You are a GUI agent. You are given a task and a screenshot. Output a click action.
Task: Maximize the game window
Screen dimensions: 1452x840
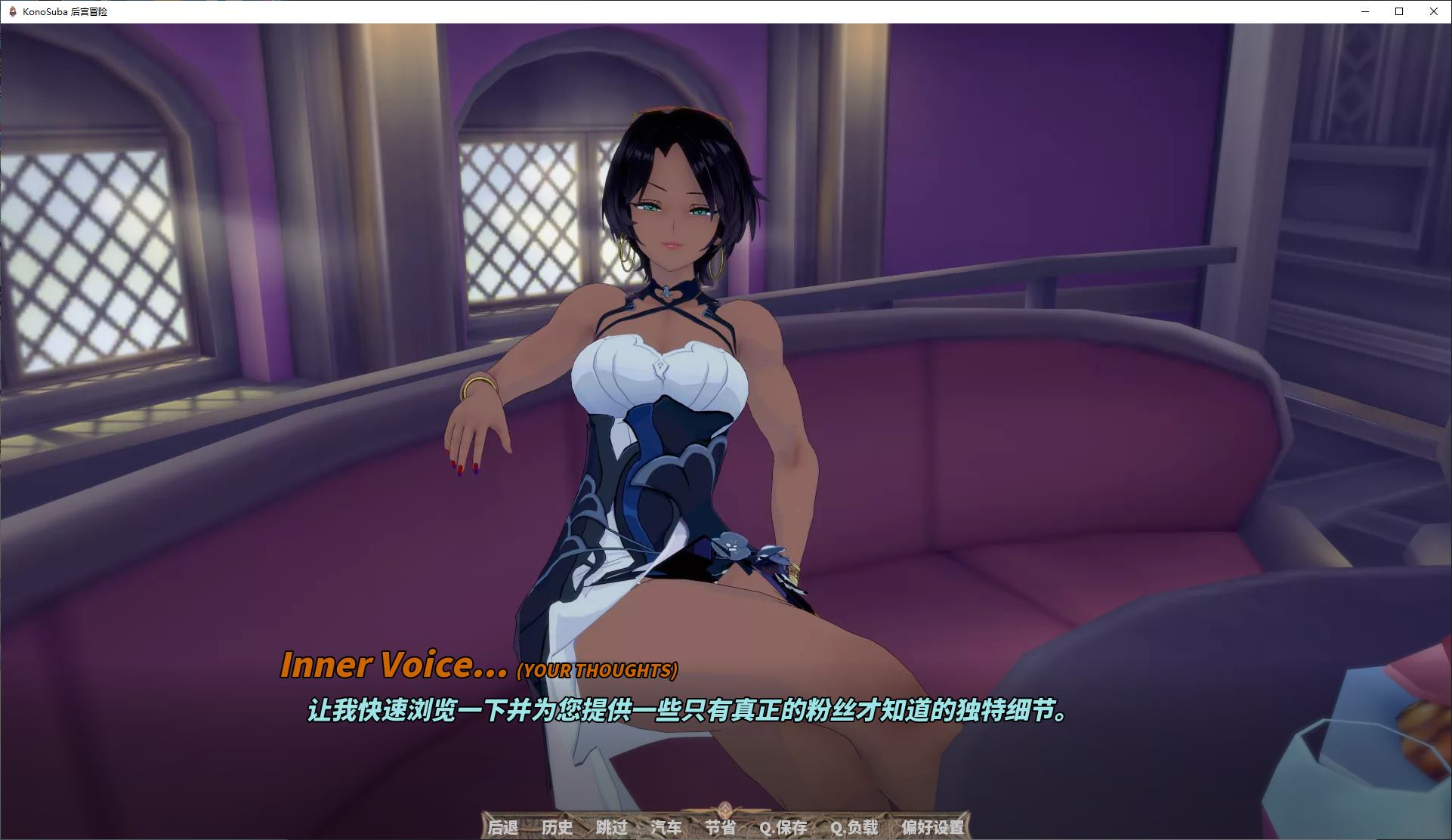(x=1398, y=12)
